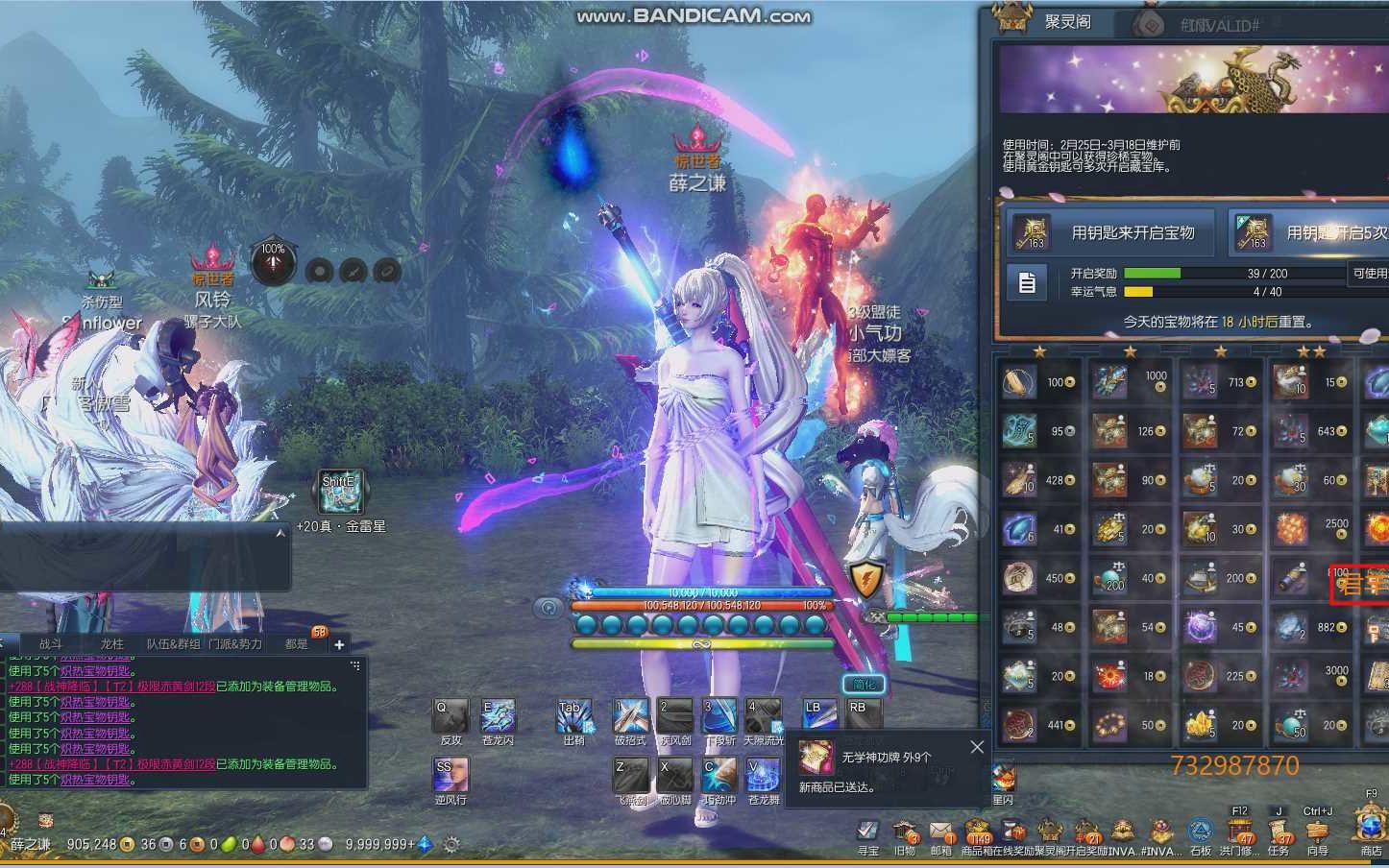Open the 任务 quest log
The height and width of the screenshot is (868, 1389).
tap(1279, 832)
